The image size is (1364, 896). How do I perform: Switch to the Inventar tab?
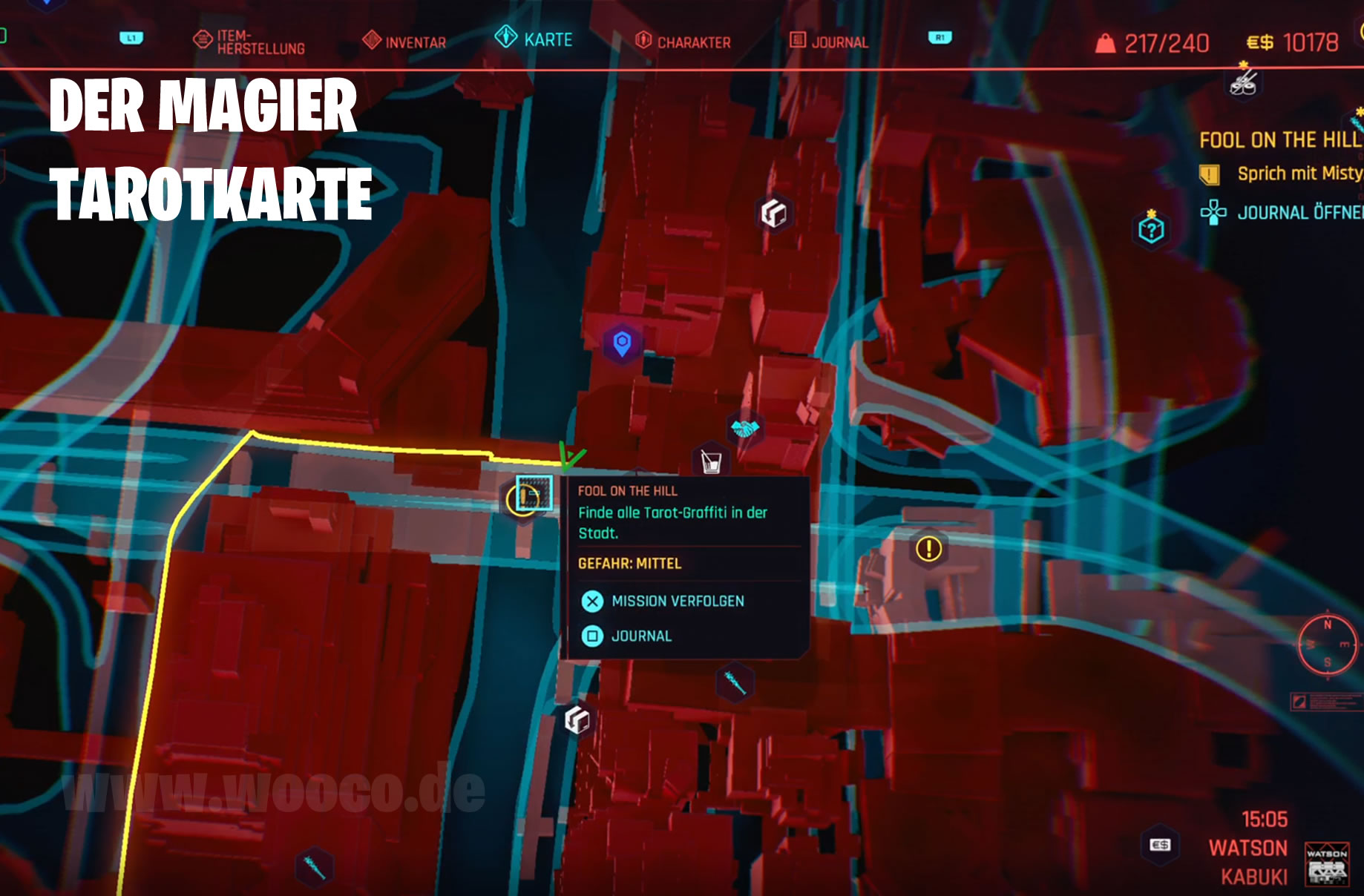(x=404, y=42)
